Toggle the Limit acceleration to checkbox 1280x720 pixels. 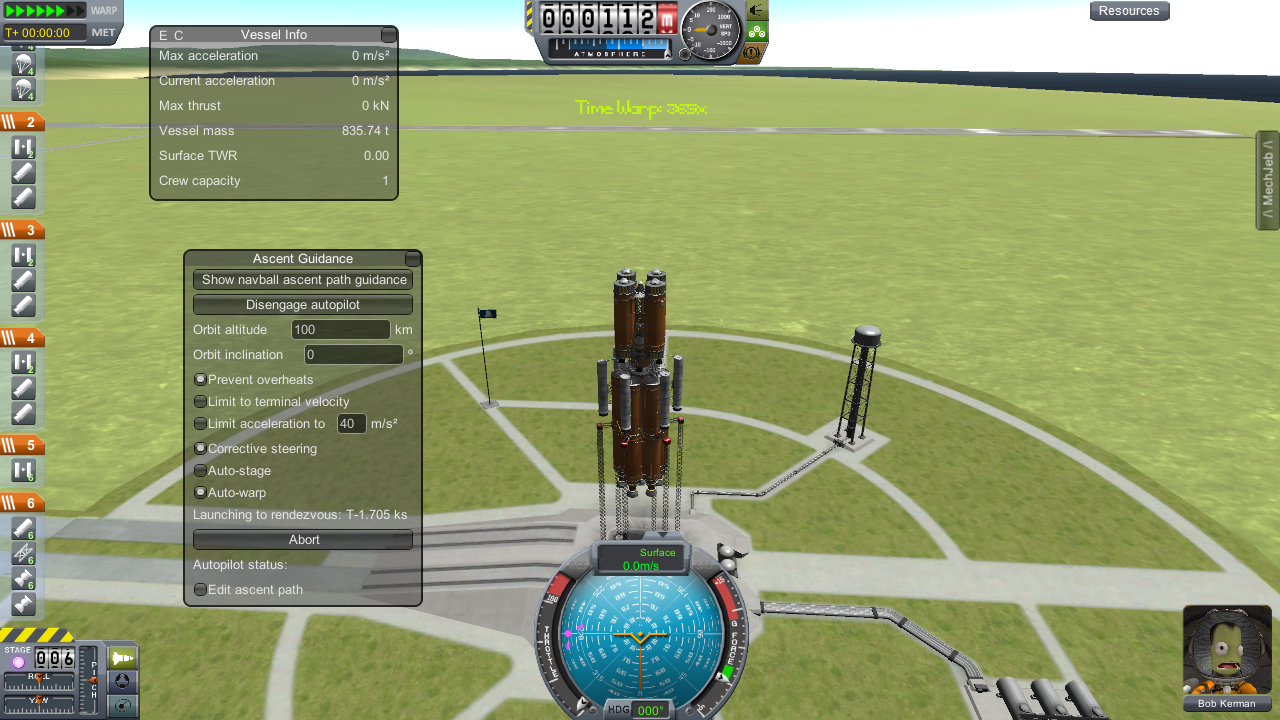[201, 424]
